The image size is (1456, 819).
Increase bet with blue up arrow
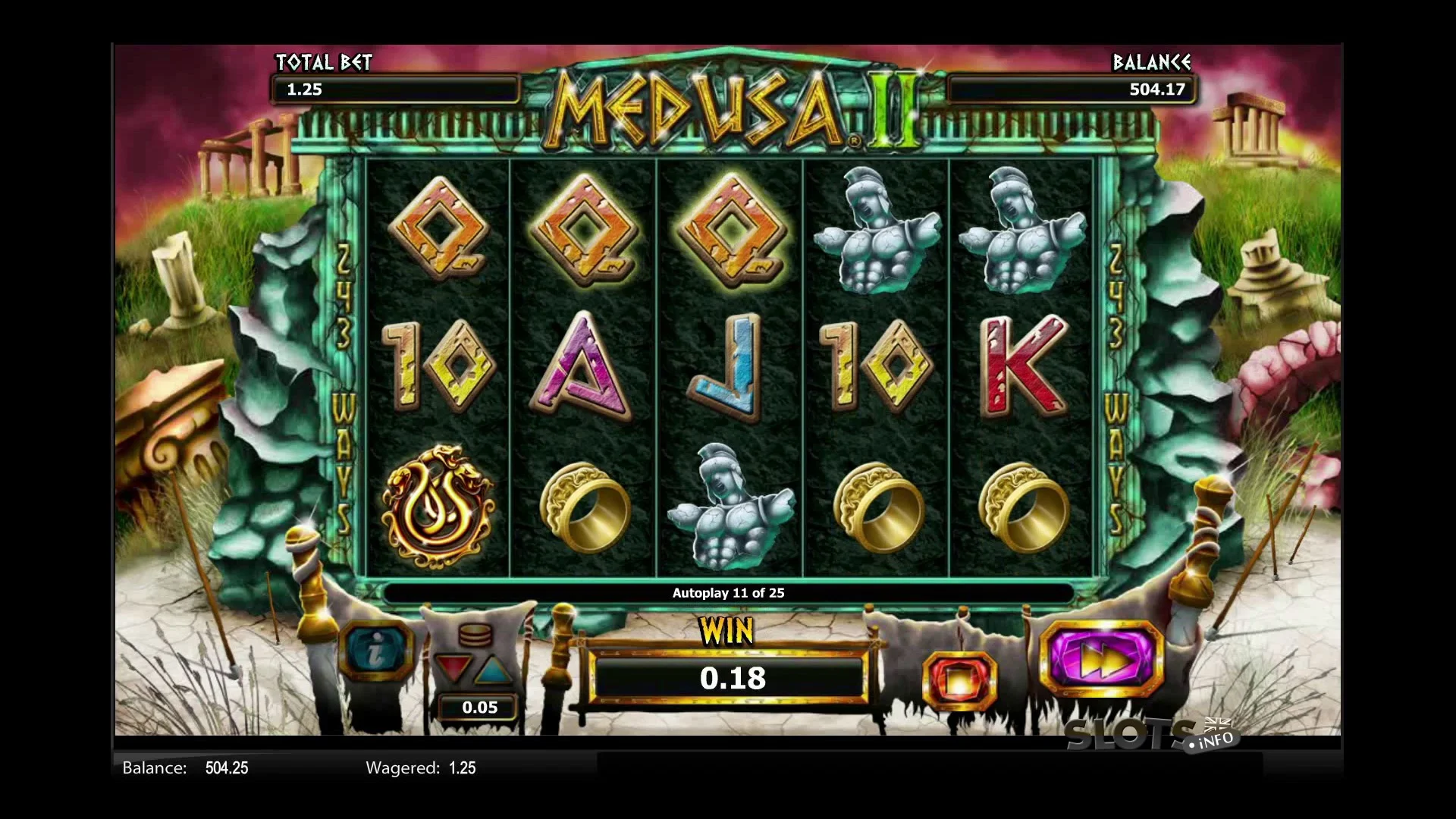point(494,669)
